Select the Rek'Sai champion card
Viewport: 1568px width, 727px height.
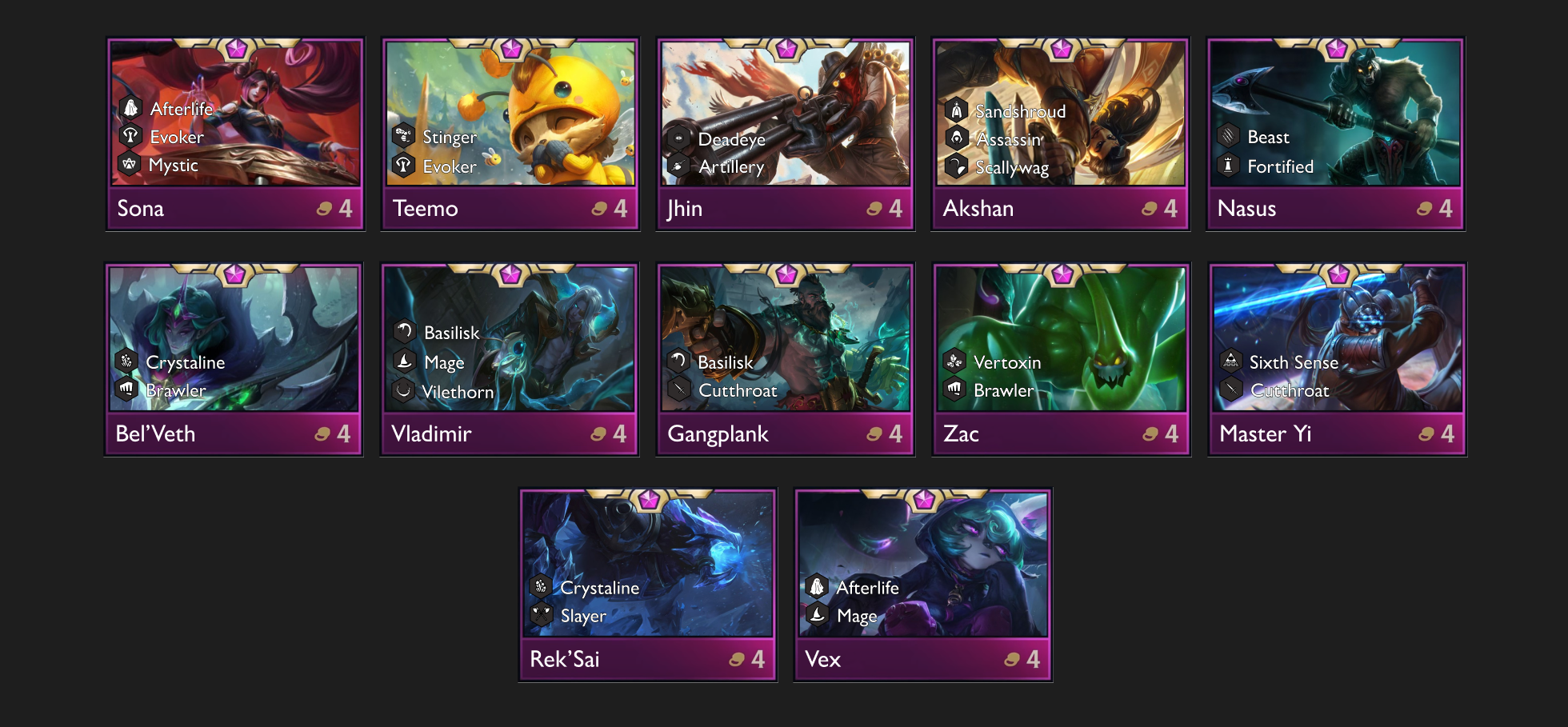click(648, 585)
